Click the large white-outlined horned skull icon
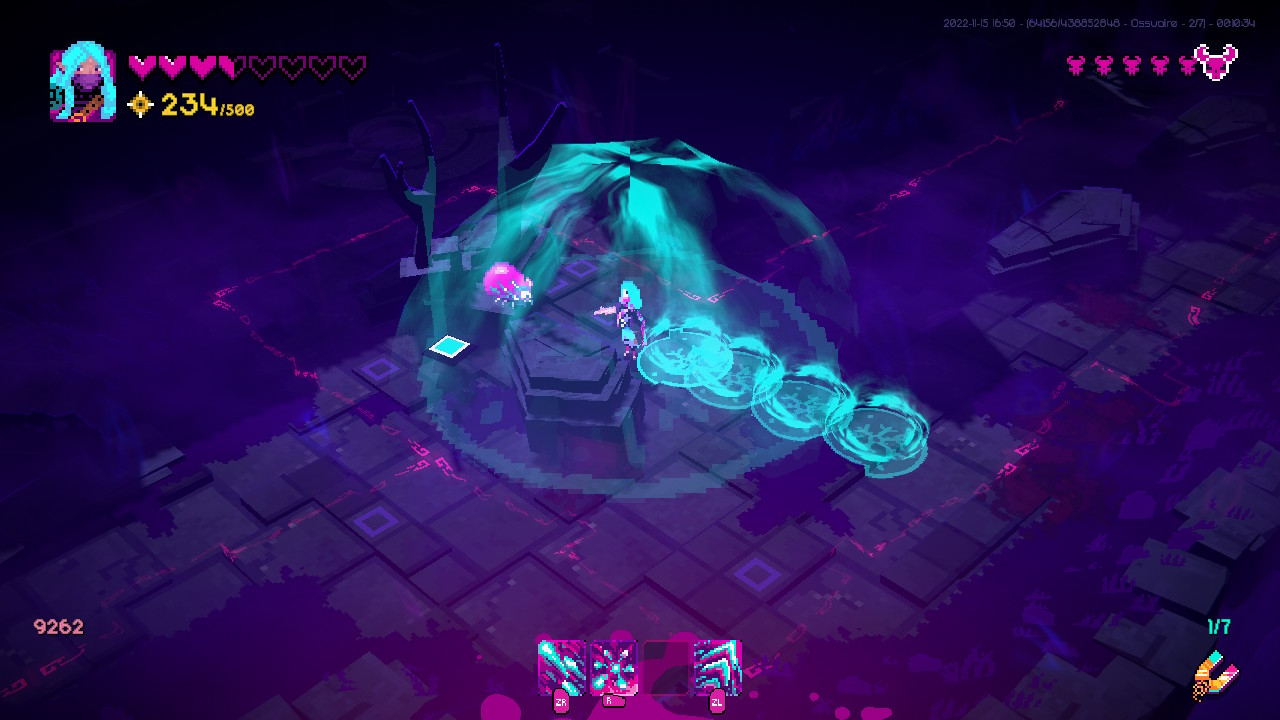The image size is (1280, 720). pyautogui.click(x=1216, y=63)
